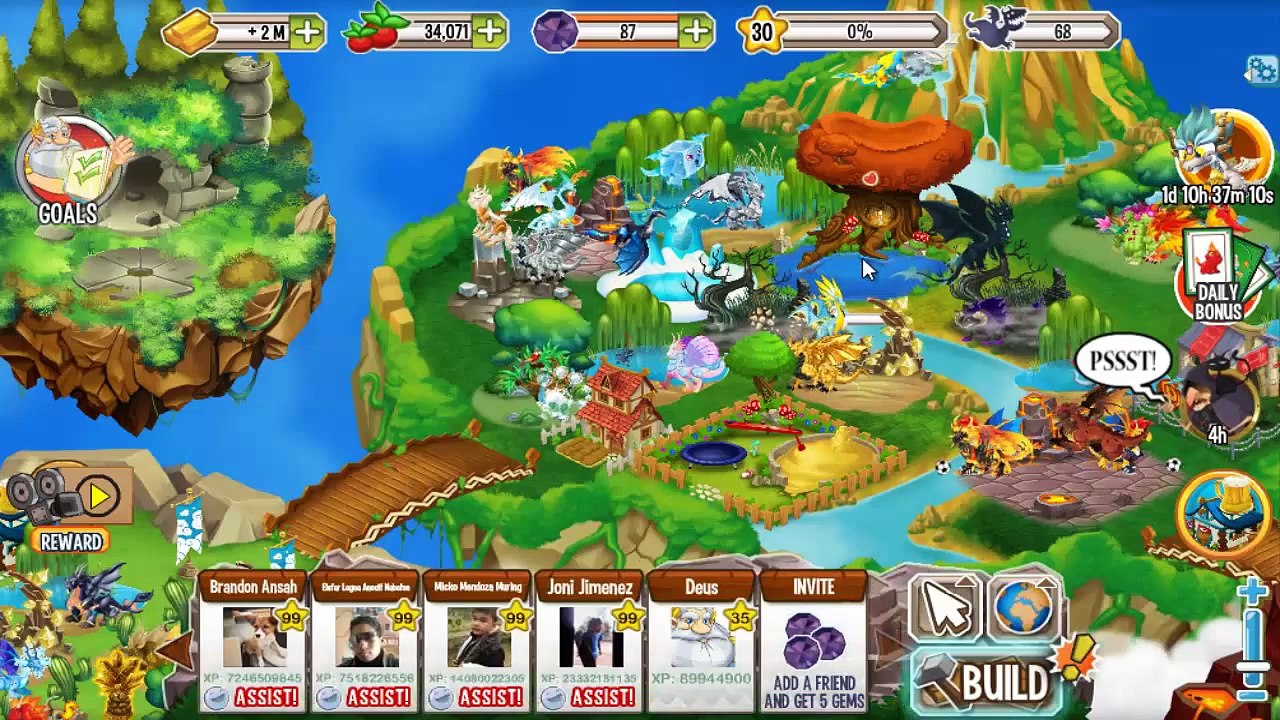Toggle fullscreen with the top-right icon
Viewport: 1280px width, 720px height.
tap(1260, 70)
